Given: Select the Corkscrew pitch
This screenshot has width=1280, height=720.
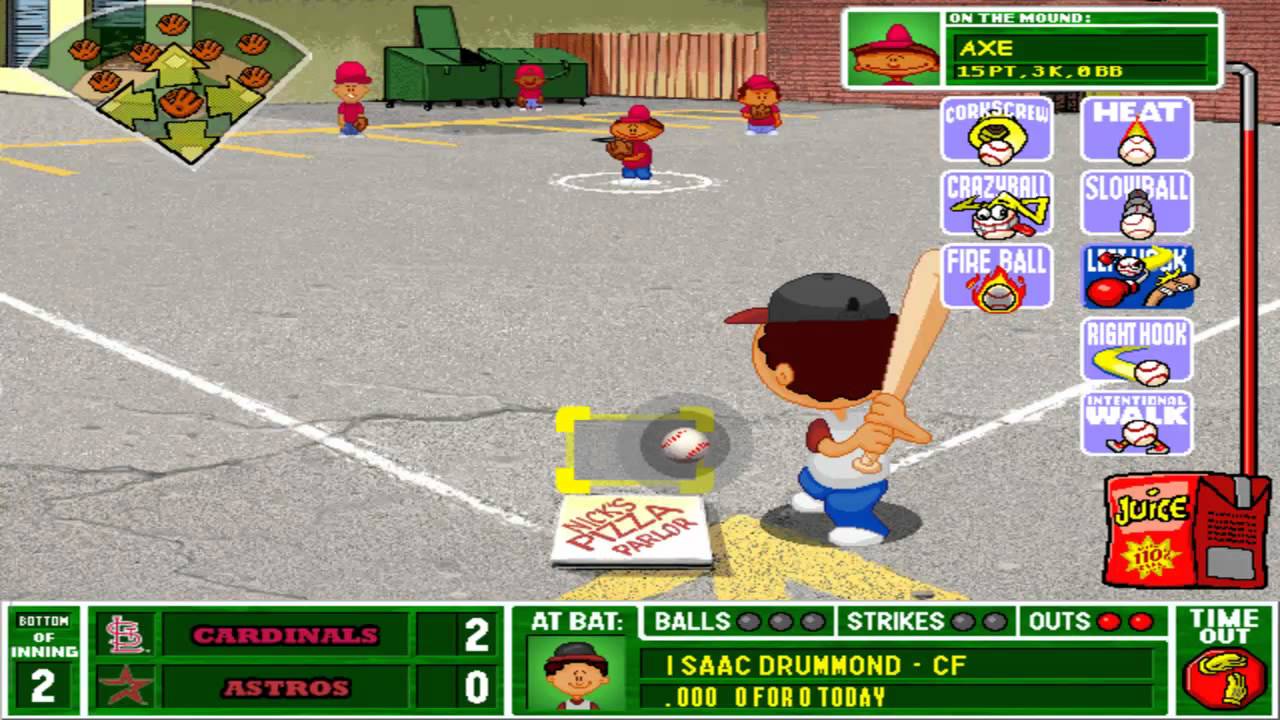Looking at the screenshot, I should coord(995,128).
